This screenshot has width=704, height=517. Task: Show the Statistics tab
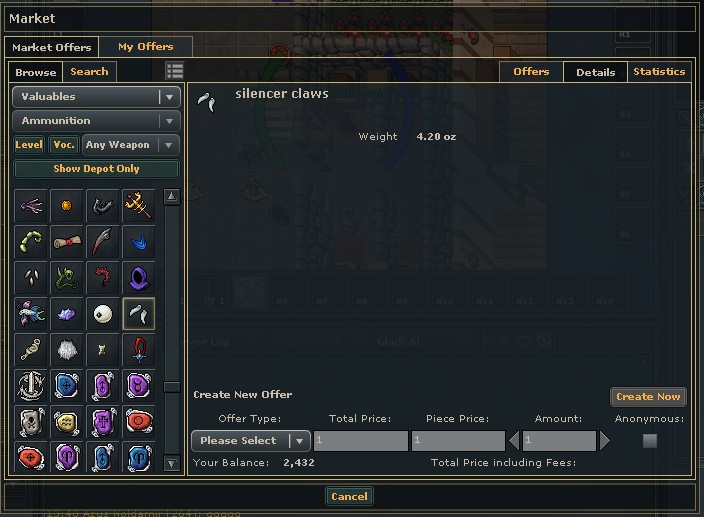[x=659, y=72]
